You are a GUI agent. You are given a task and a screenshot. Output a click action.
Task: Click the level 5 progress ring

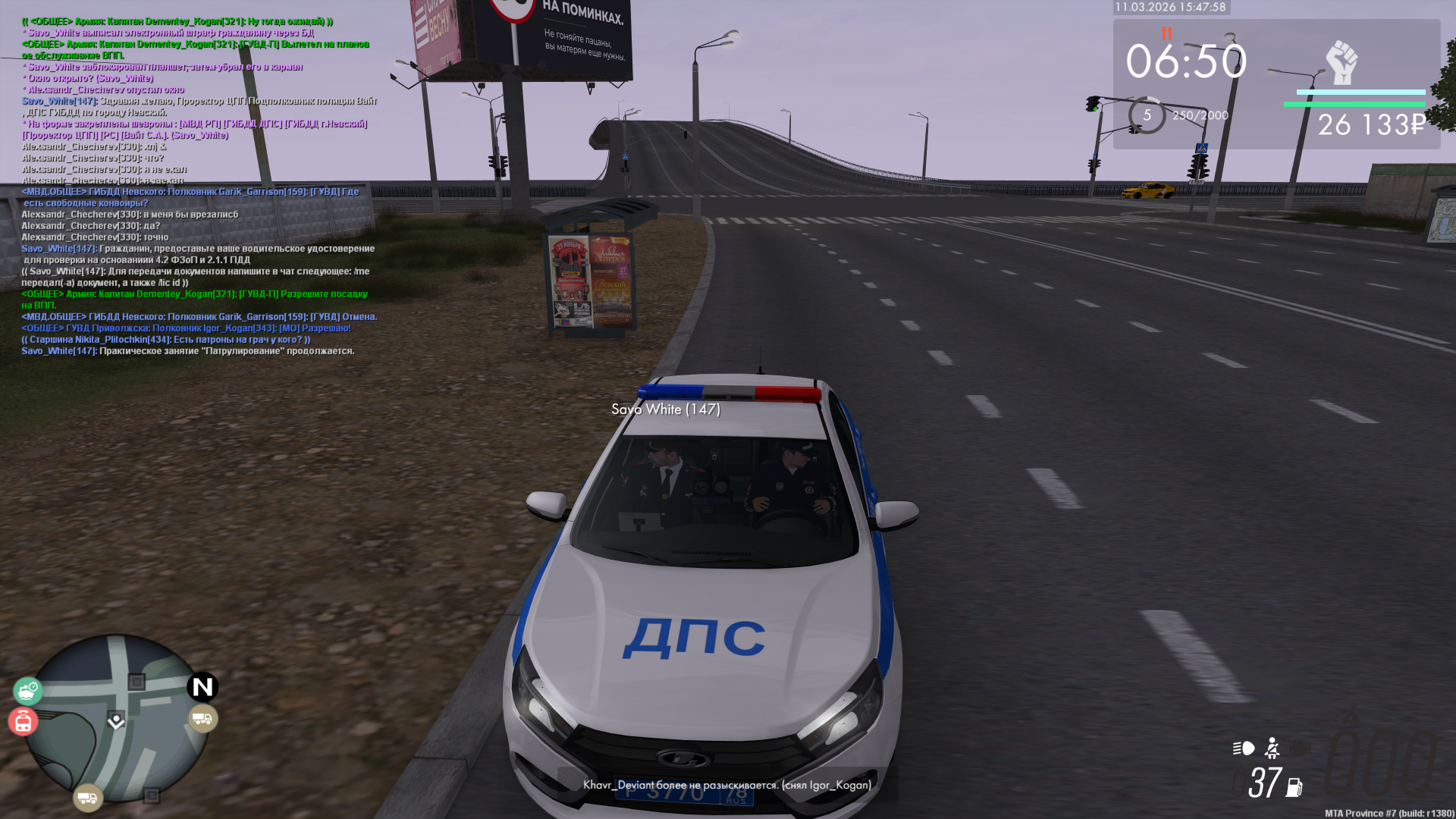[x=1147, y=115]
